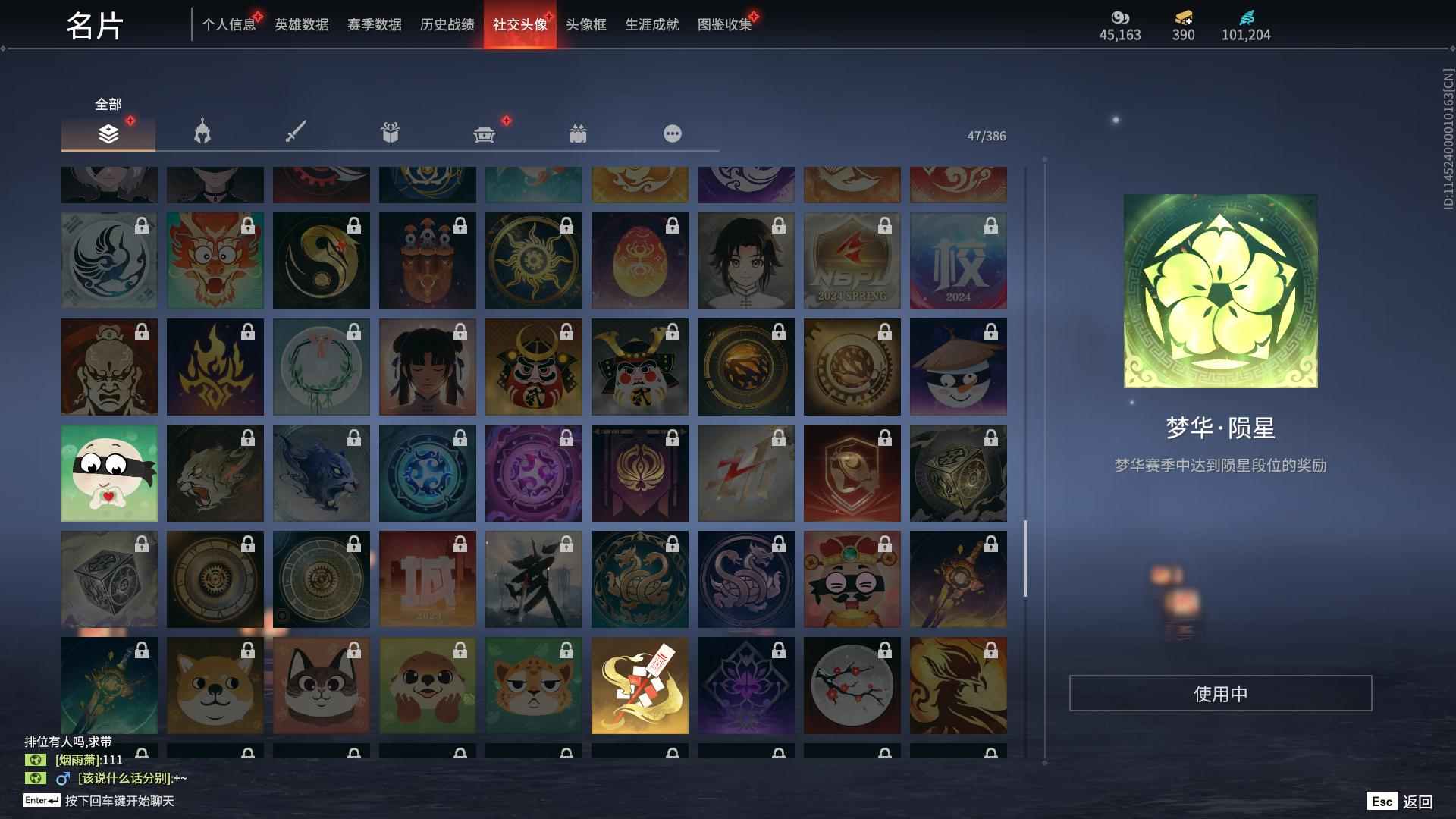This screenshot has width=1456, height=819.
Task: Switch to the 生涯成就 tab
Action: pos(650,24)
